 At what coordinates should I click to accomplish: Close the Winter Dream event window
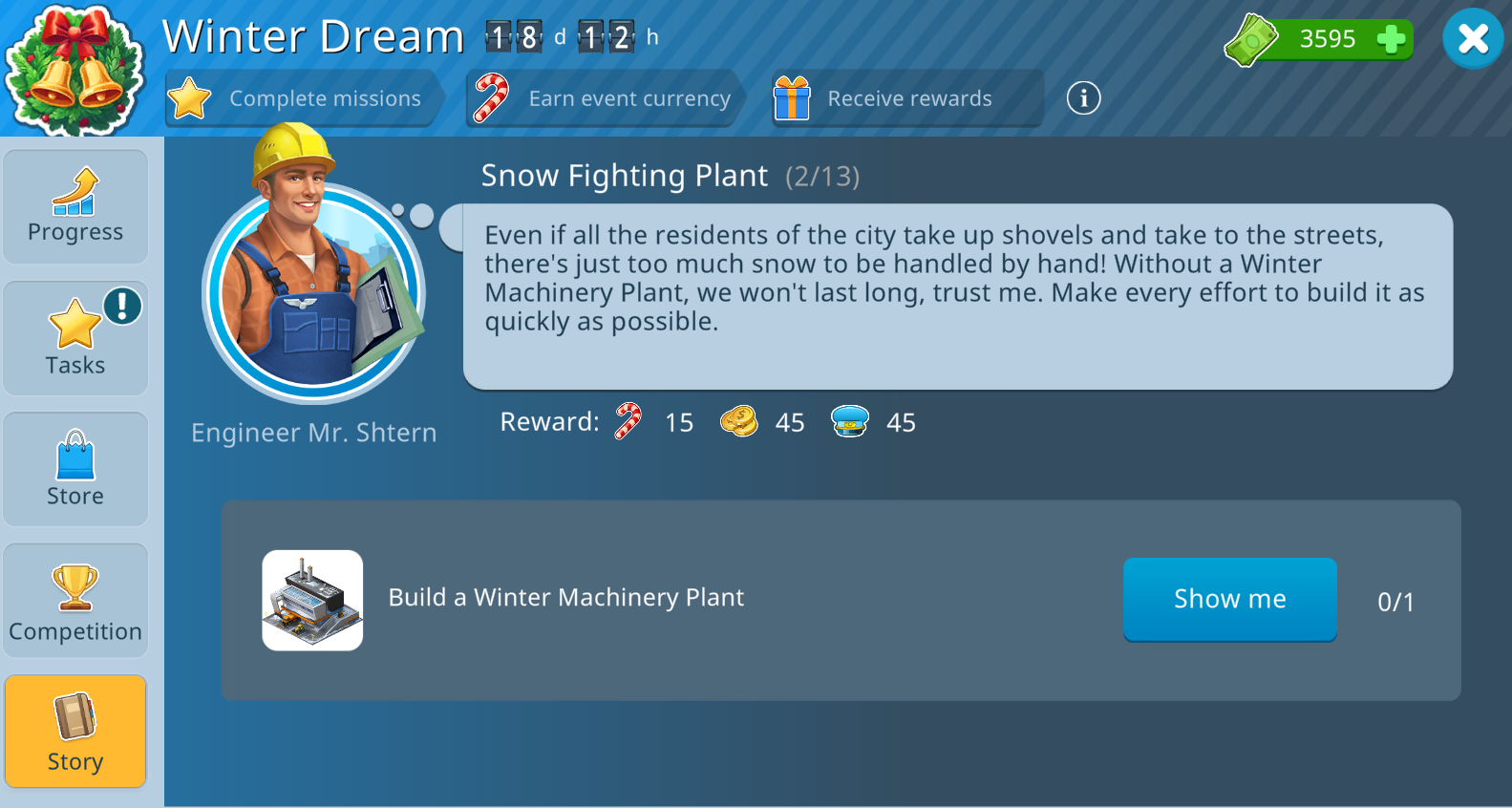(x=1473, y=39)
